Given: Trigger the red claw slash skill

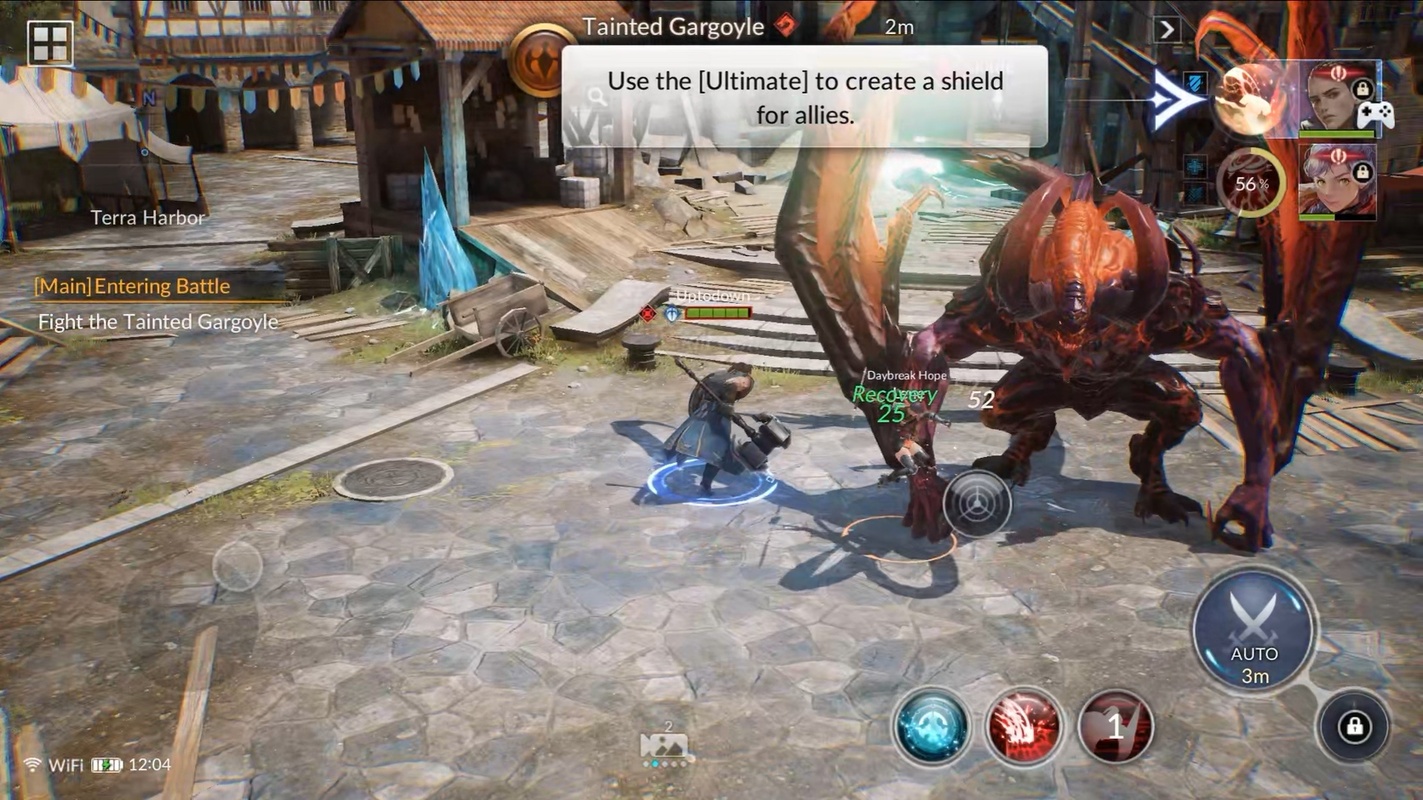Looking at the screenshot, I should [1024, 727].
